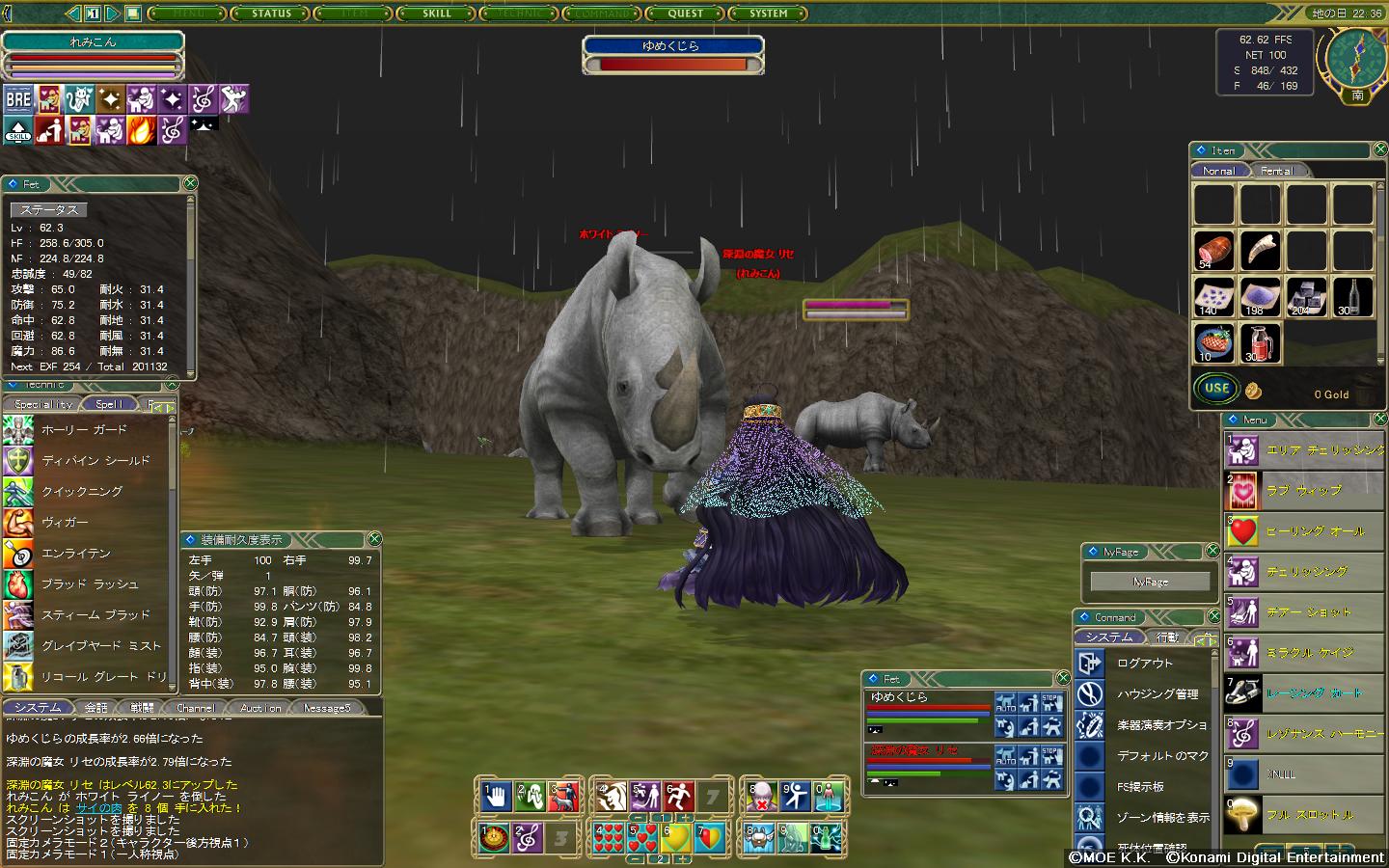
Task: Select the white horn item slot
Action: pos(1260,251)
